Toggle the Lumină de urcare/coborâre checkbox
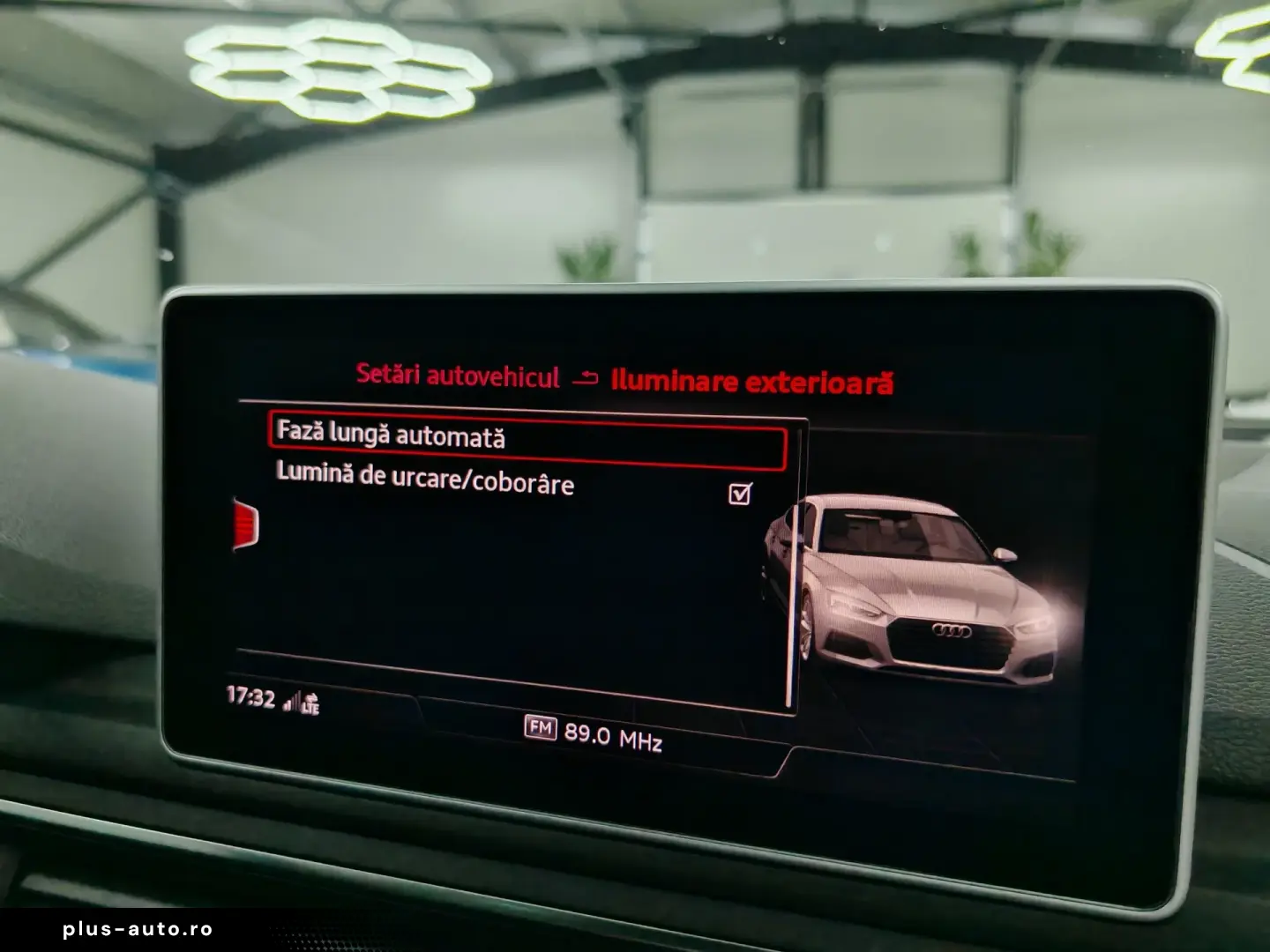Screen dimensions: 1270x952 [741, 494]
